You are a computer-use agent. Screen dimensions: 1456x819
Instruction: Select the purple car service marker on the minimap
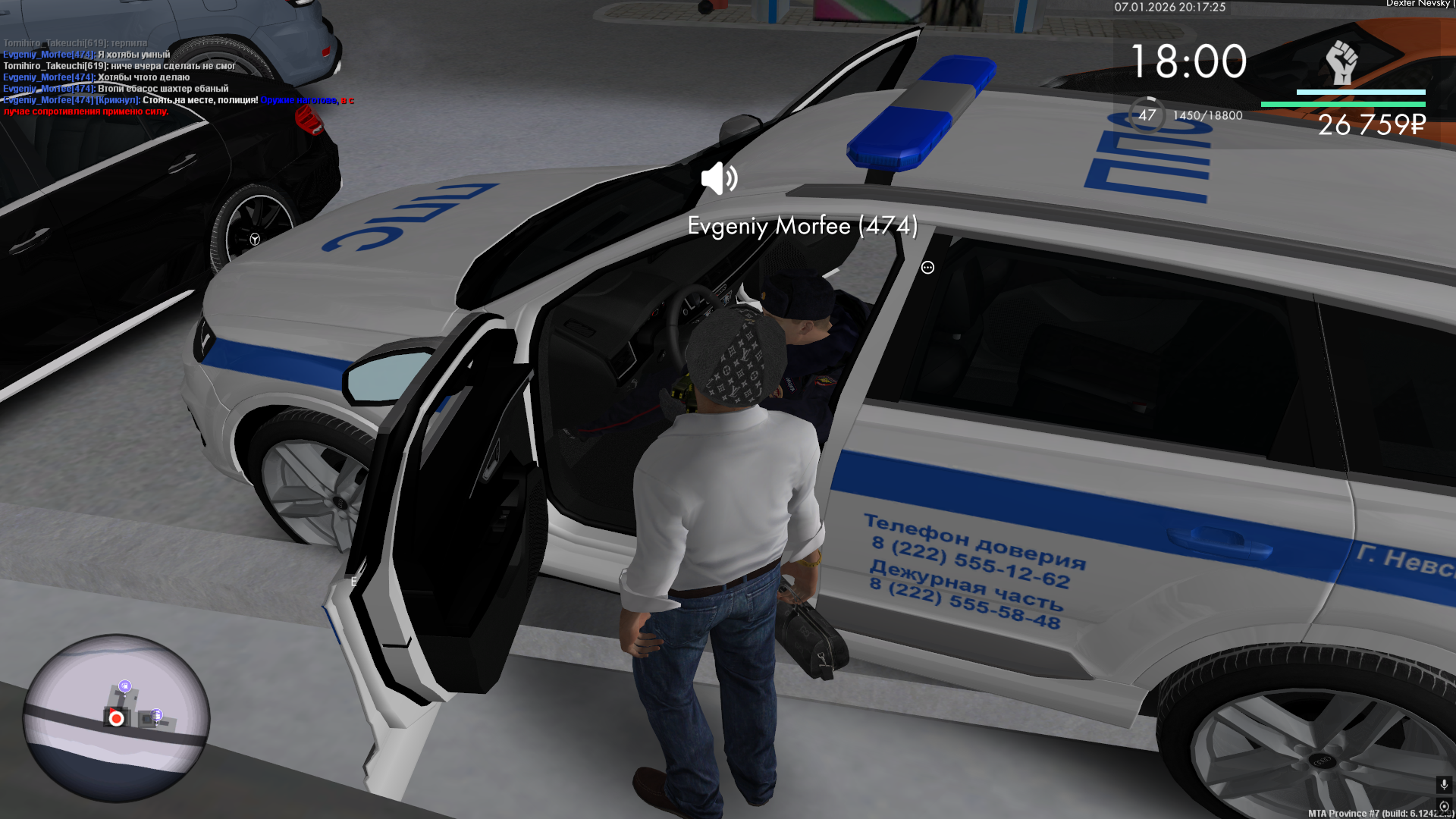pyautogui.click(x=156, y=715)
